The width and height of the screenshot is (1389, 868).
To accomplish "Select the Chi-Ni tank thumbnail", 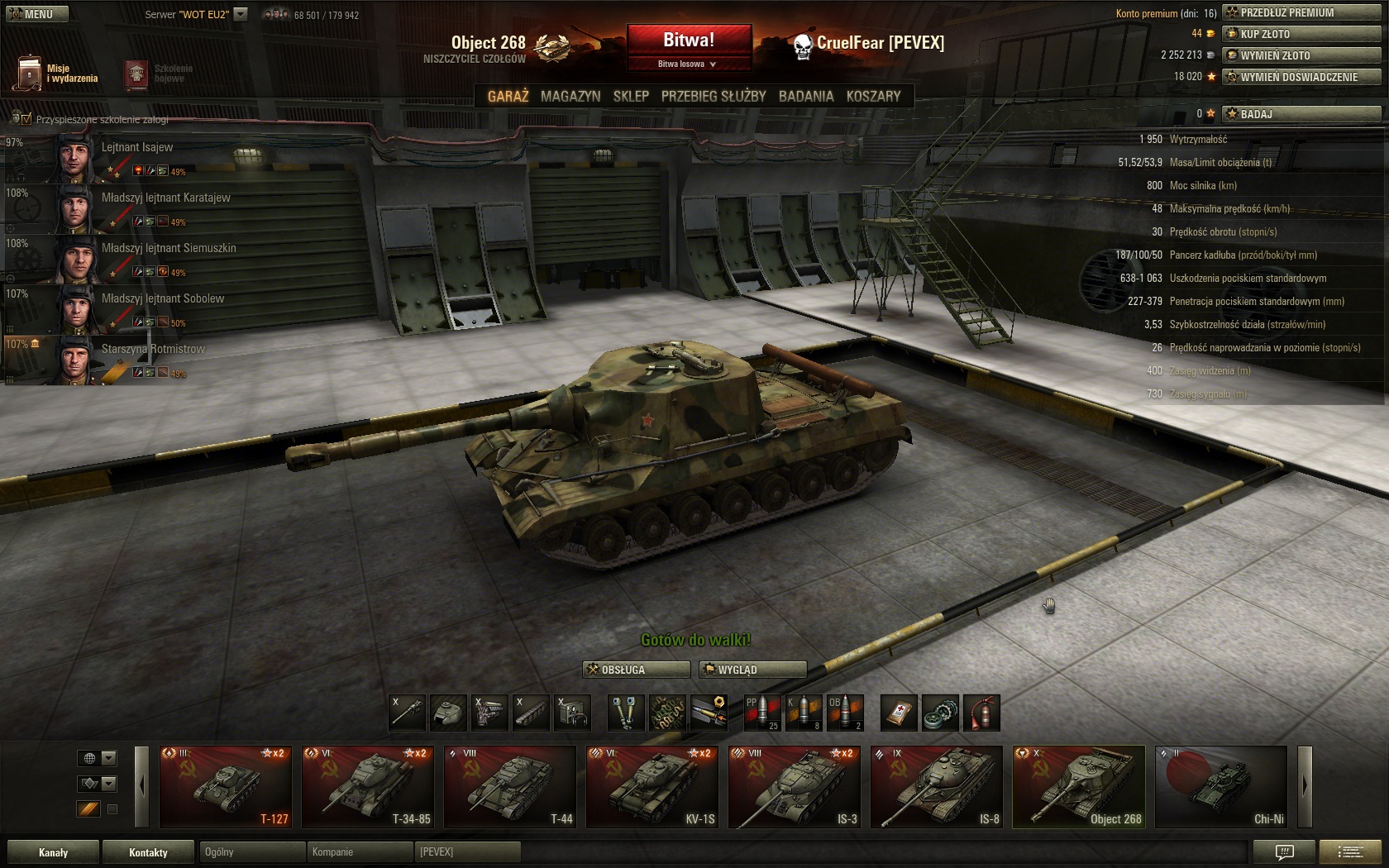I will pyautogui.click(x=1220, y=786).
